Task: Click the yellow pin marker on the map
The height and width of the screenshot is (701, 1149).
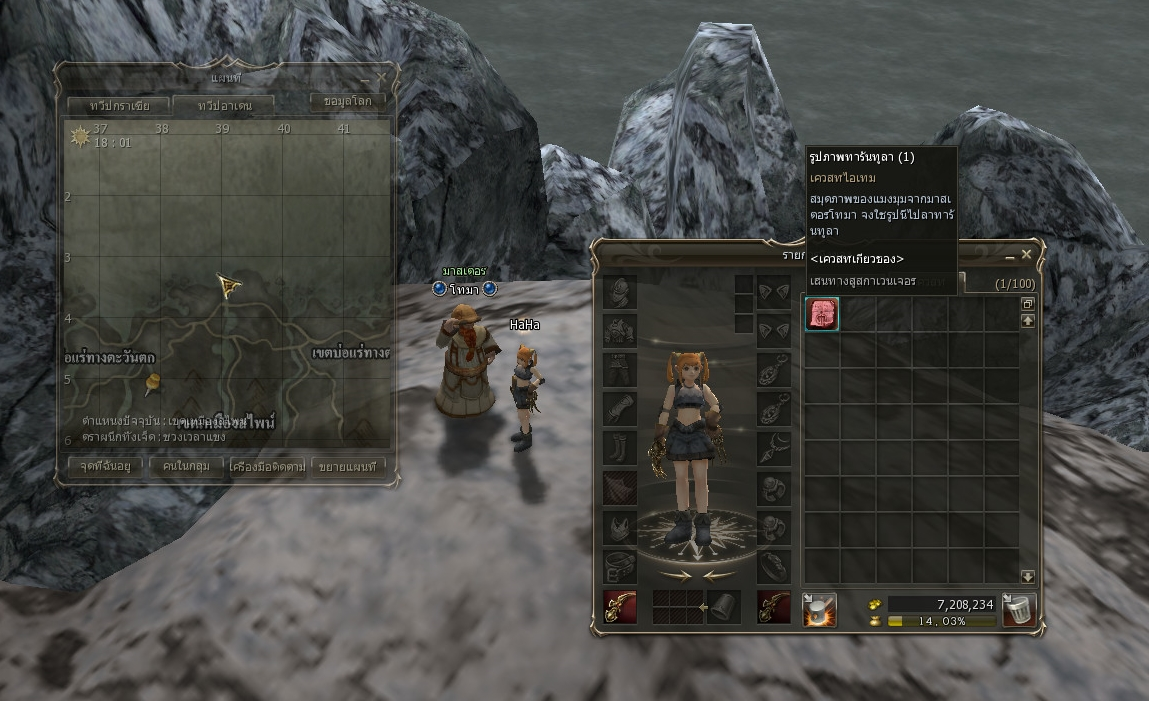Action: coord(153,382)
